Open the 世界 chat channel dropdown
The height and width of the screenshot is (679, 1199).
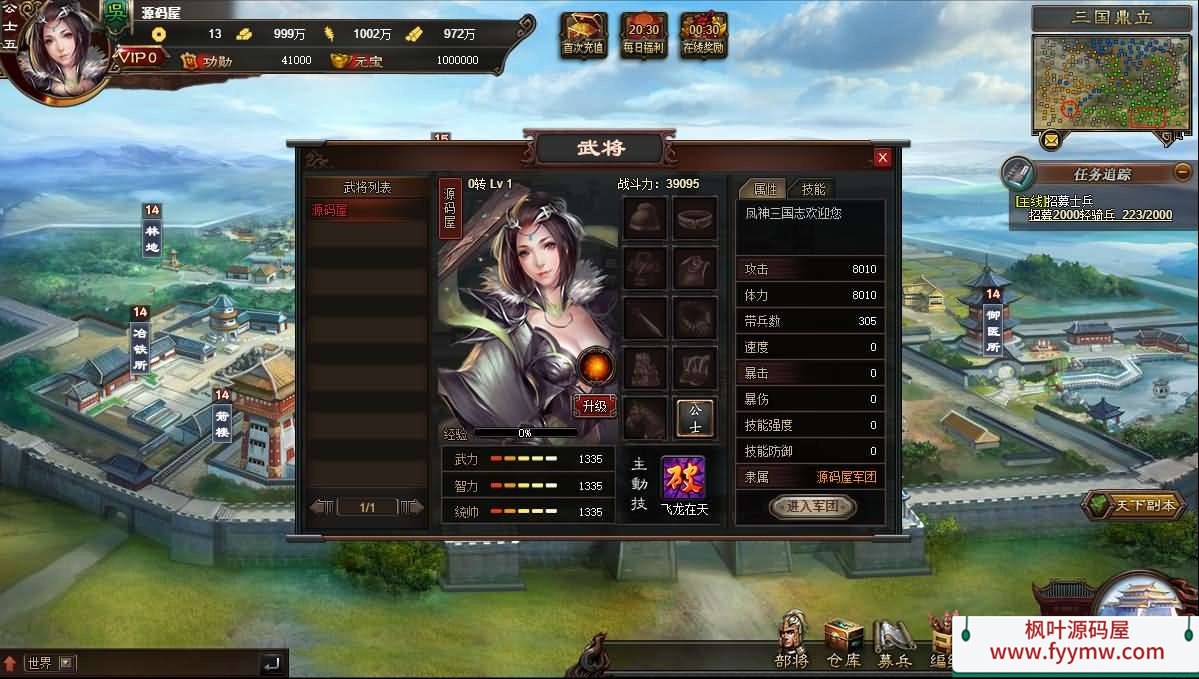(67, 662)
